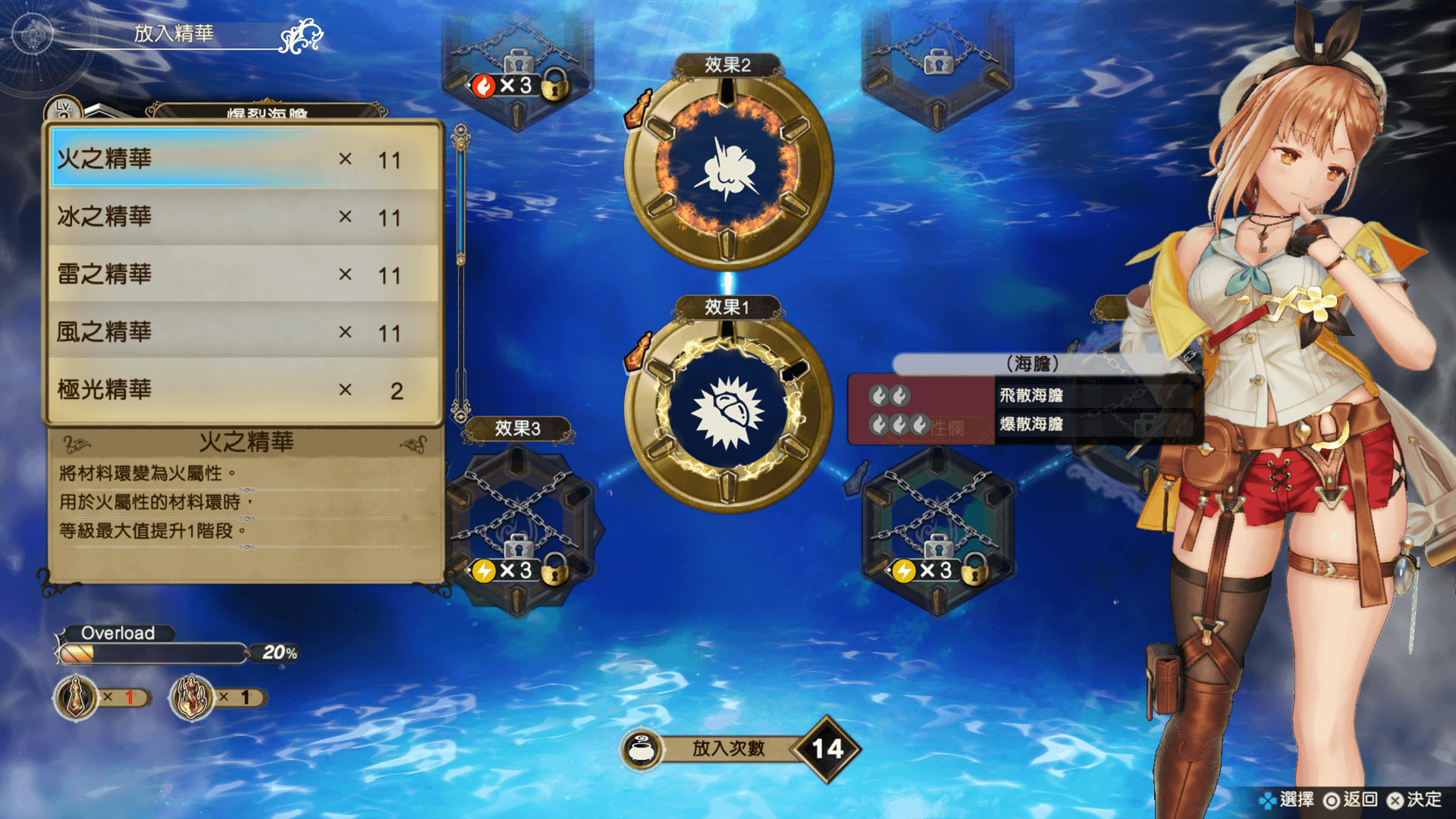The height and width of the screenshot is (819, 1456).
Task: Select the 爆散海膽 effect row
Action: tap(1031, 424)
